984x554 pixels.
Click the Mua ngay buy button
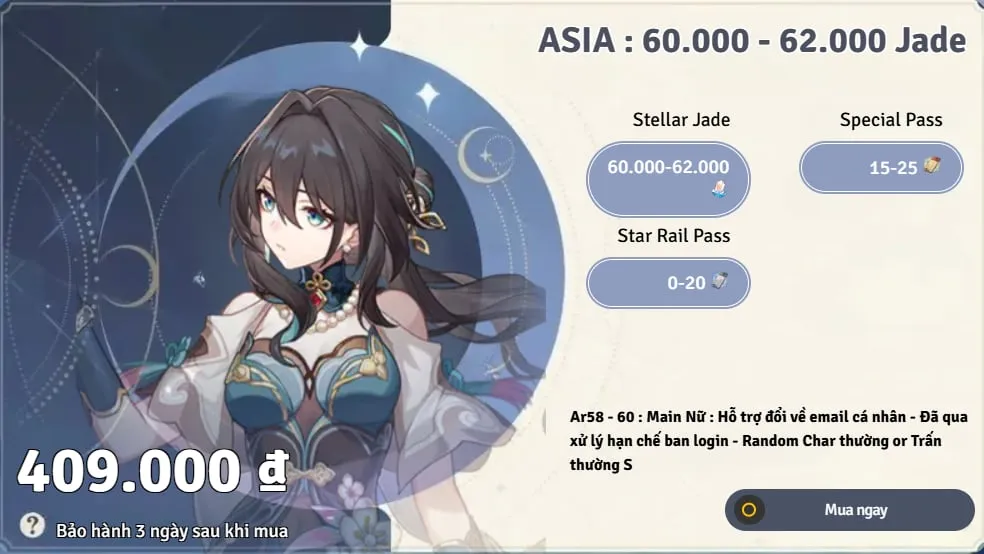849,510
